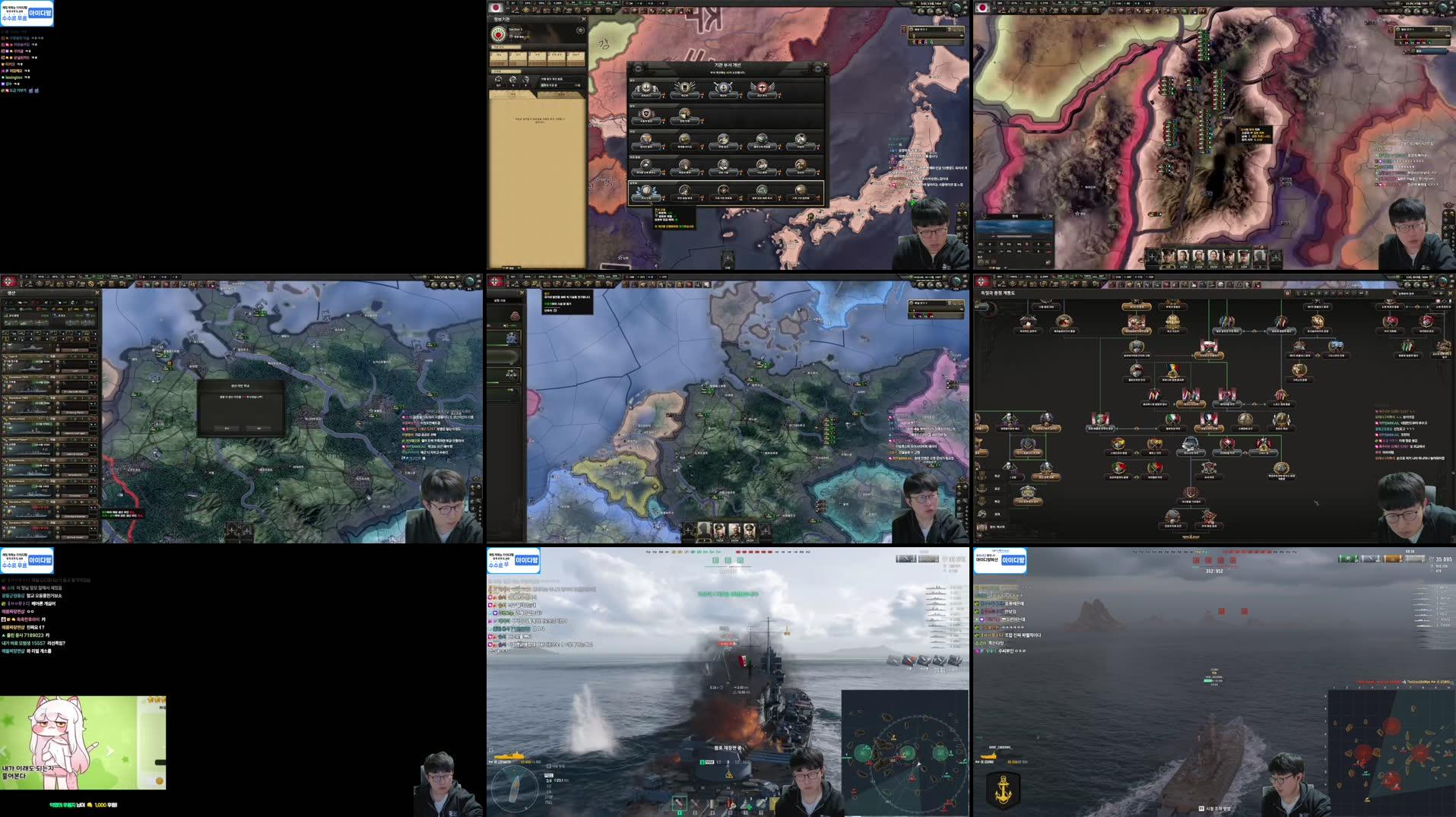Click the anchor port icon in World of Warships
The width and height of the screenshot is (1456, 817).
(x=1003, y=785)
